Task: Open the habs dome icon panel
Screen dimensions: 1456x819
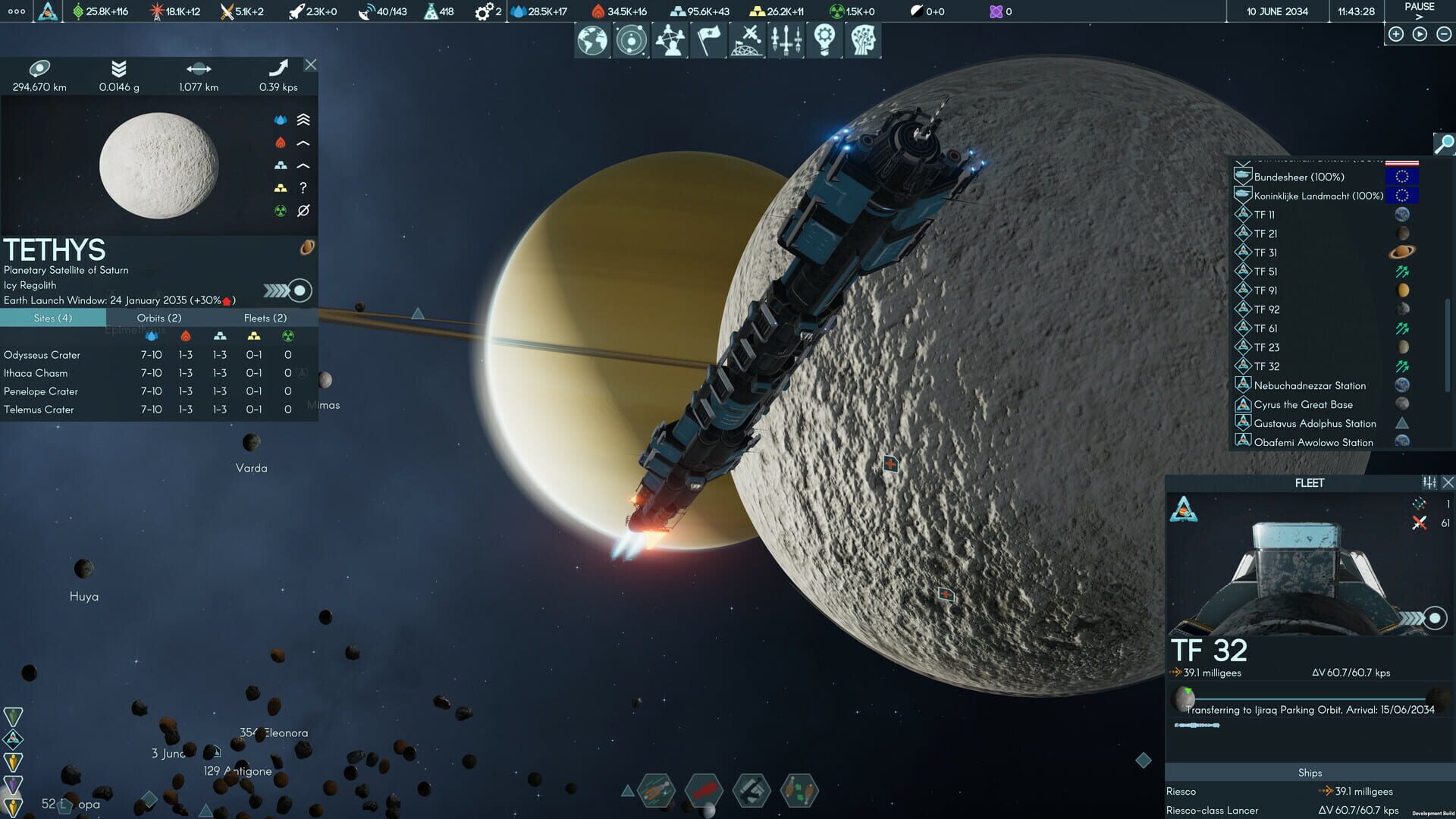Action: coord(748,39)
